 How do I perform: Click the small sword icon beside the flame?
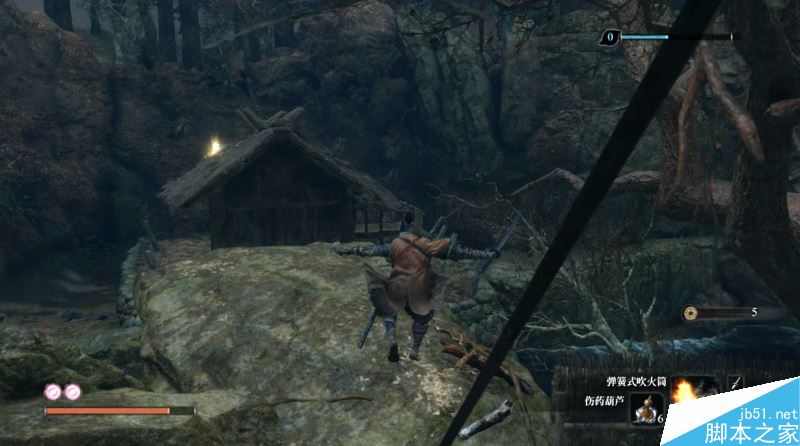735,382
